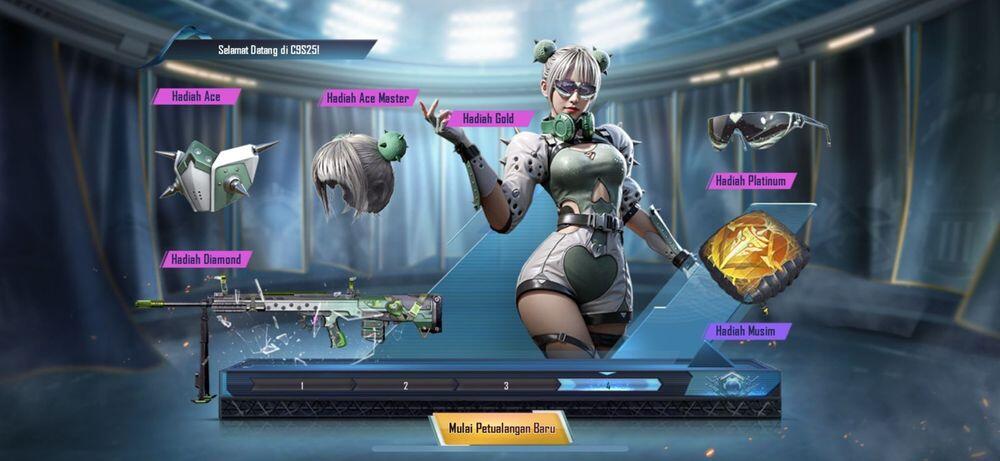Inspect the Hadiah Diamond gun skin

click(x=300, y=311)
